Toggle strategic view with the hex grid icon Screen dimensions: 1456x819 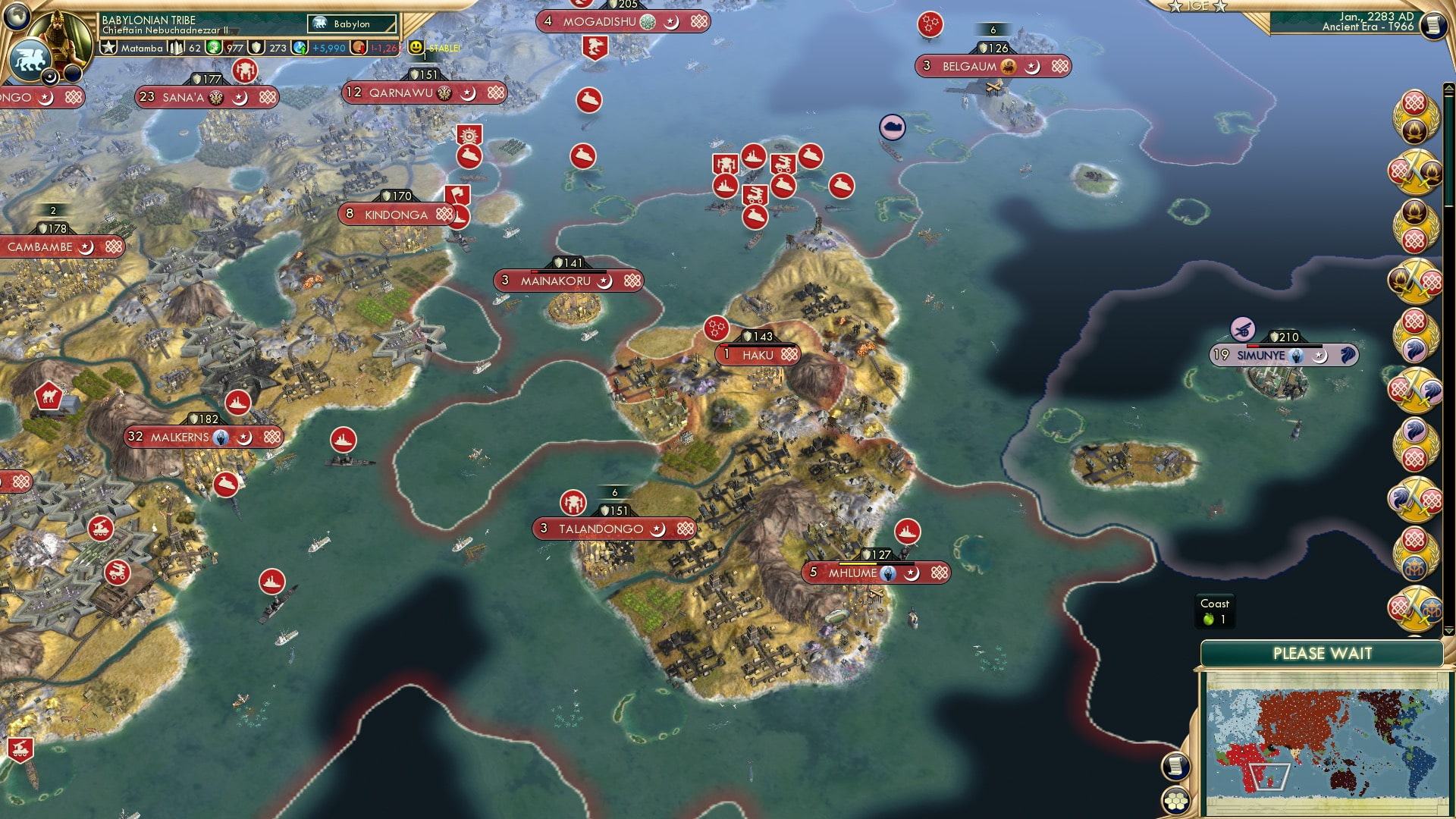[x=1178, y=799]
